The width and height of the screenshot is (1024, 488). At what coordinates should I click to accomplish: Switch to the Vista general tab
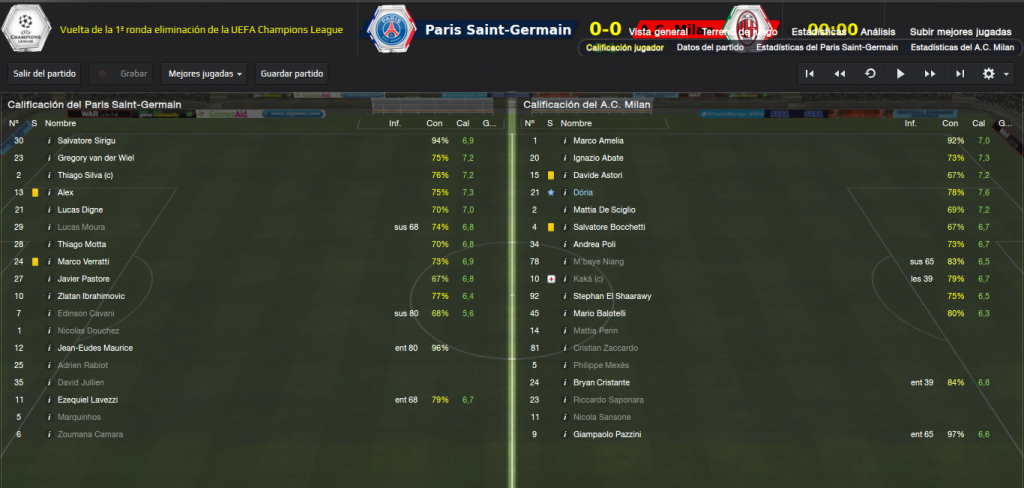click(x=650, y=32)
